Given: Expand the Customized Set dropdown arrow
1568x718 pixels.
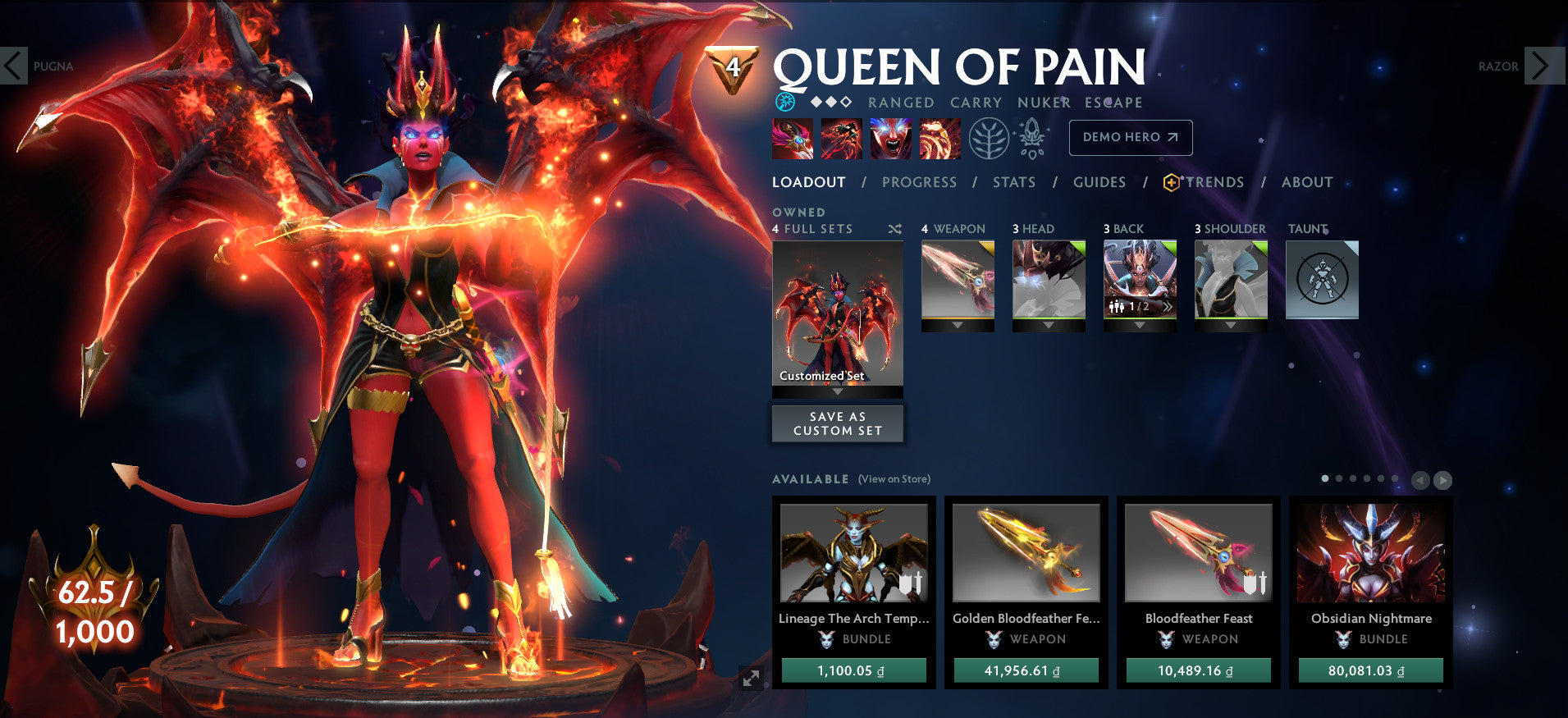Looking at the screenshot, I should (837, 392).
